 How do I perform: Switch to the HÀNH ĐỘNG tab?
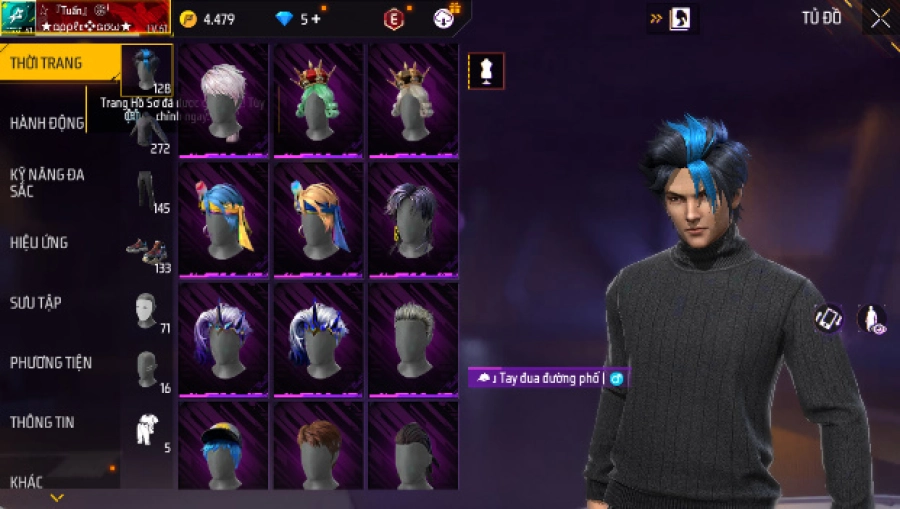click(x=45, y=123)
